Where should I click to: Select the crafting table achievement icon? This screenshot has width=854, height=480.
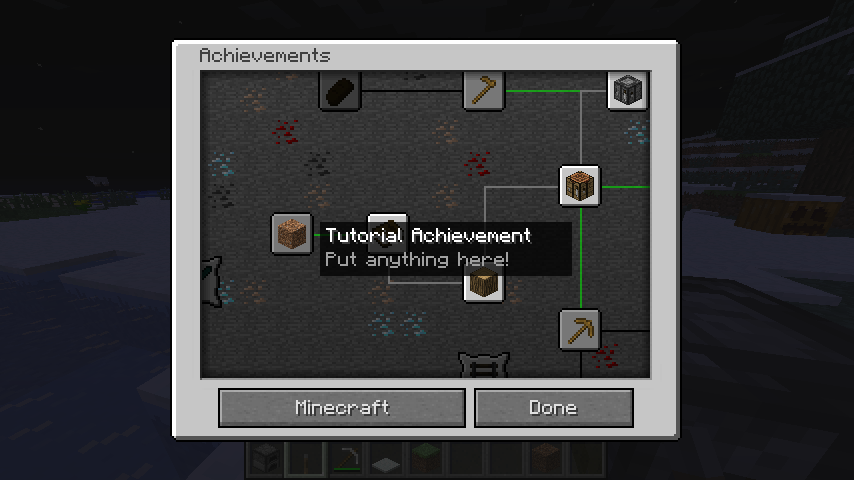click(580, 186)
